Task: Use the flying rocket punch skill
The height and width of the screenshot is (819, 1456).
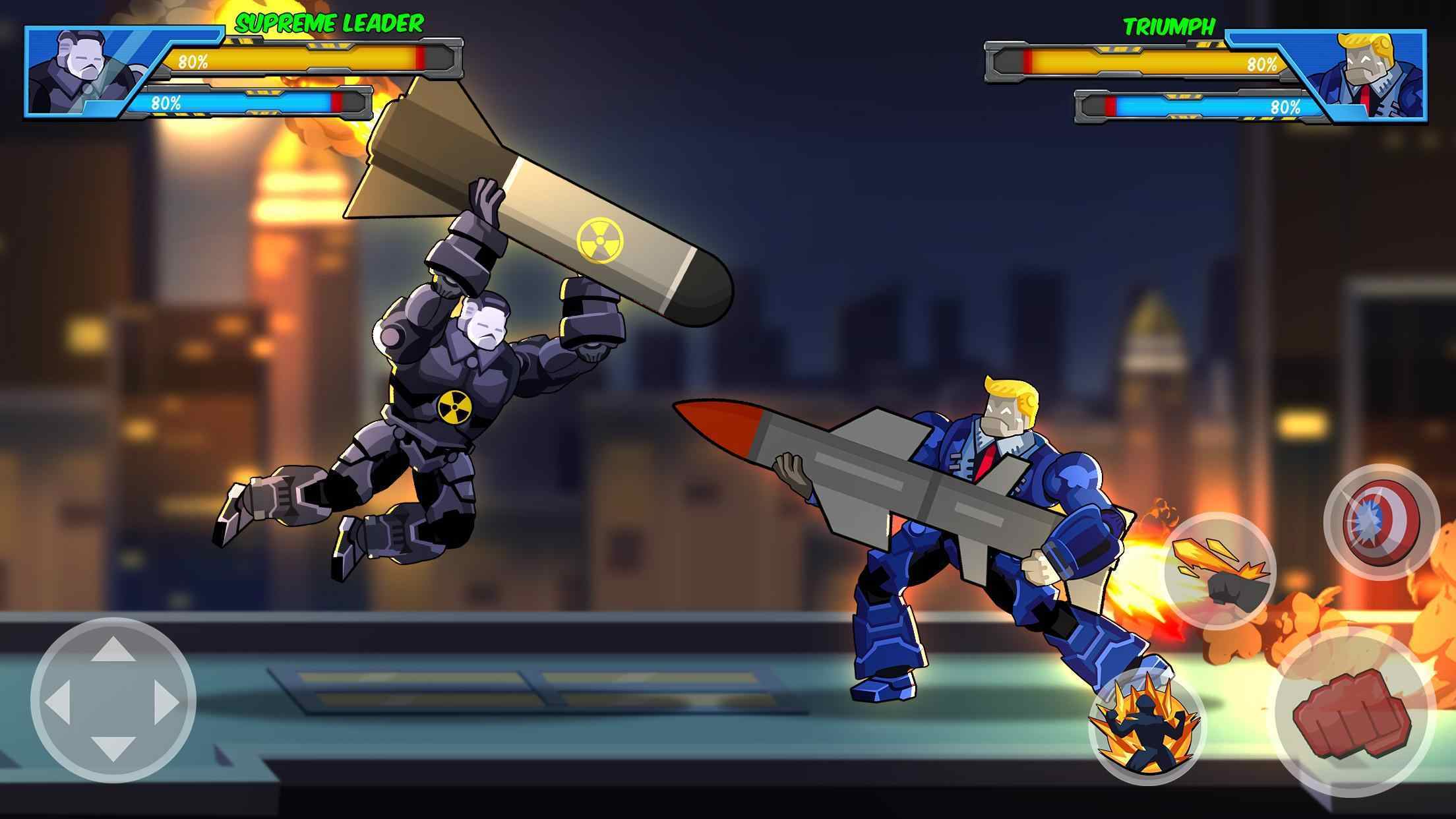Action: tap(1220, 570)
